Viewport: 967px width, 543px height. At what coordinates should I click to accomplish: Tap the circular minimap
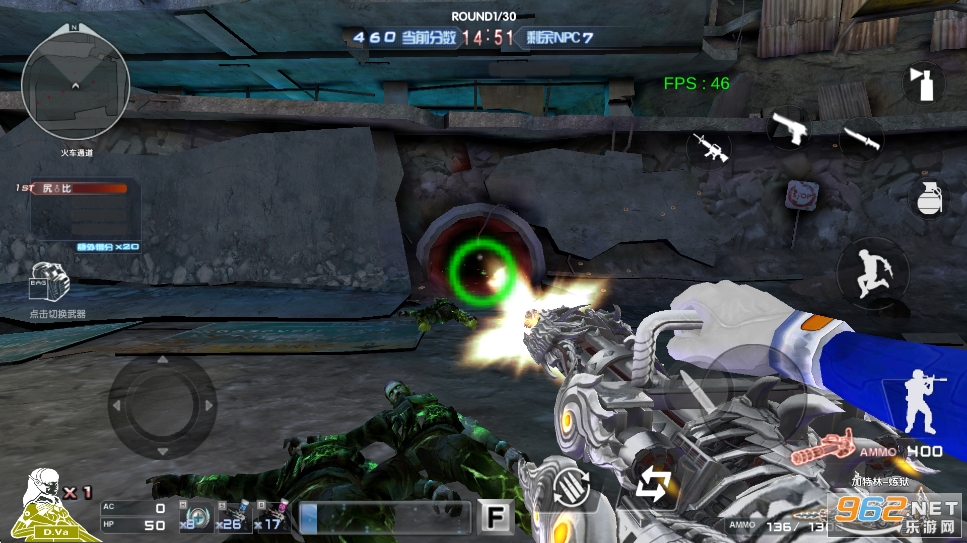point(75,92)
